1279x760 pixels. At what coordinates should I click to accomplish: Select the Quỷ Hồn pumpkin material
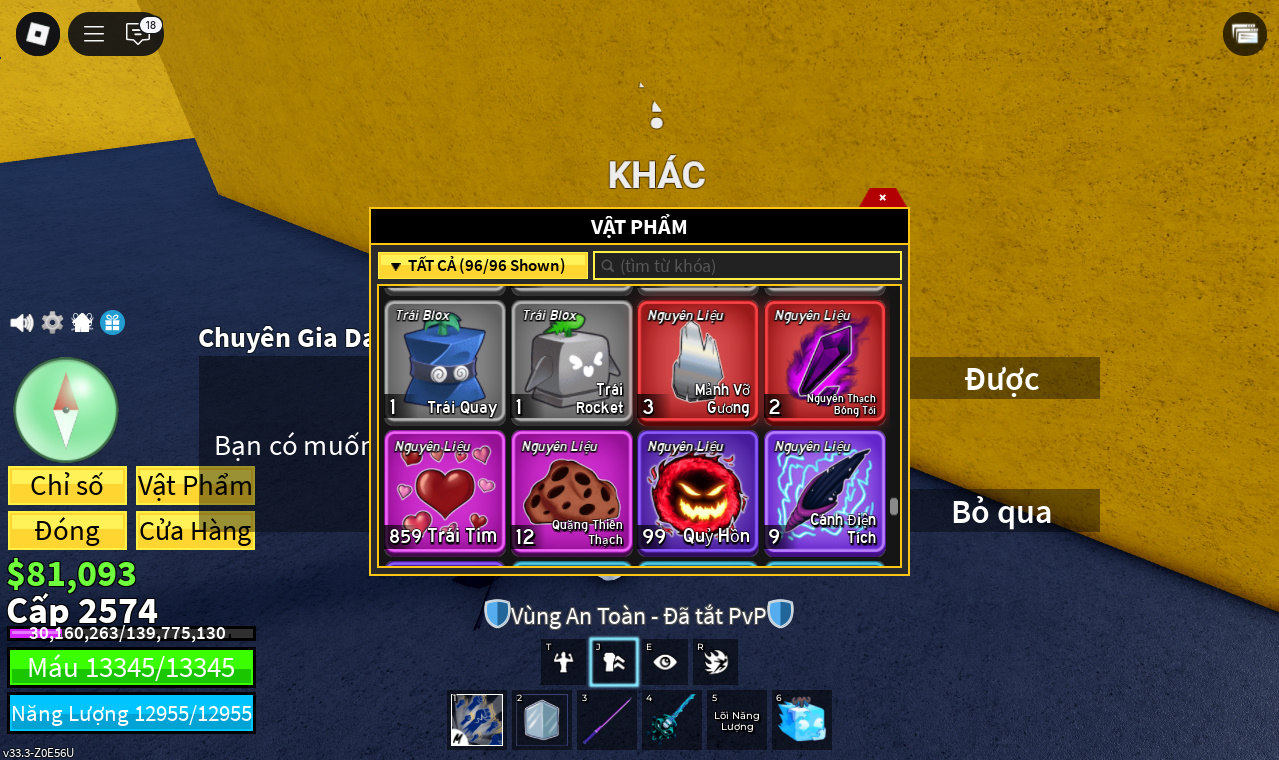698,492
